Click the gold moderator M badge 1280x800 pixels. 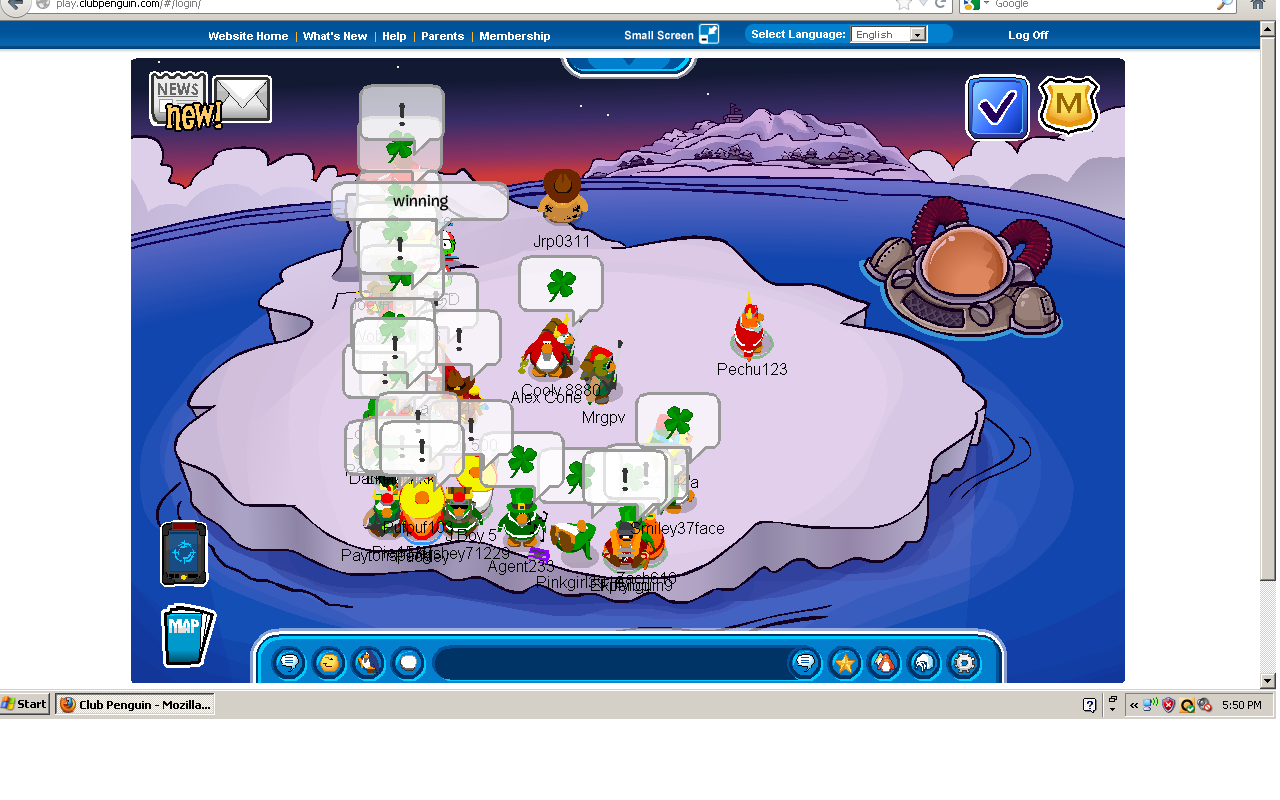pos(1069,105)
